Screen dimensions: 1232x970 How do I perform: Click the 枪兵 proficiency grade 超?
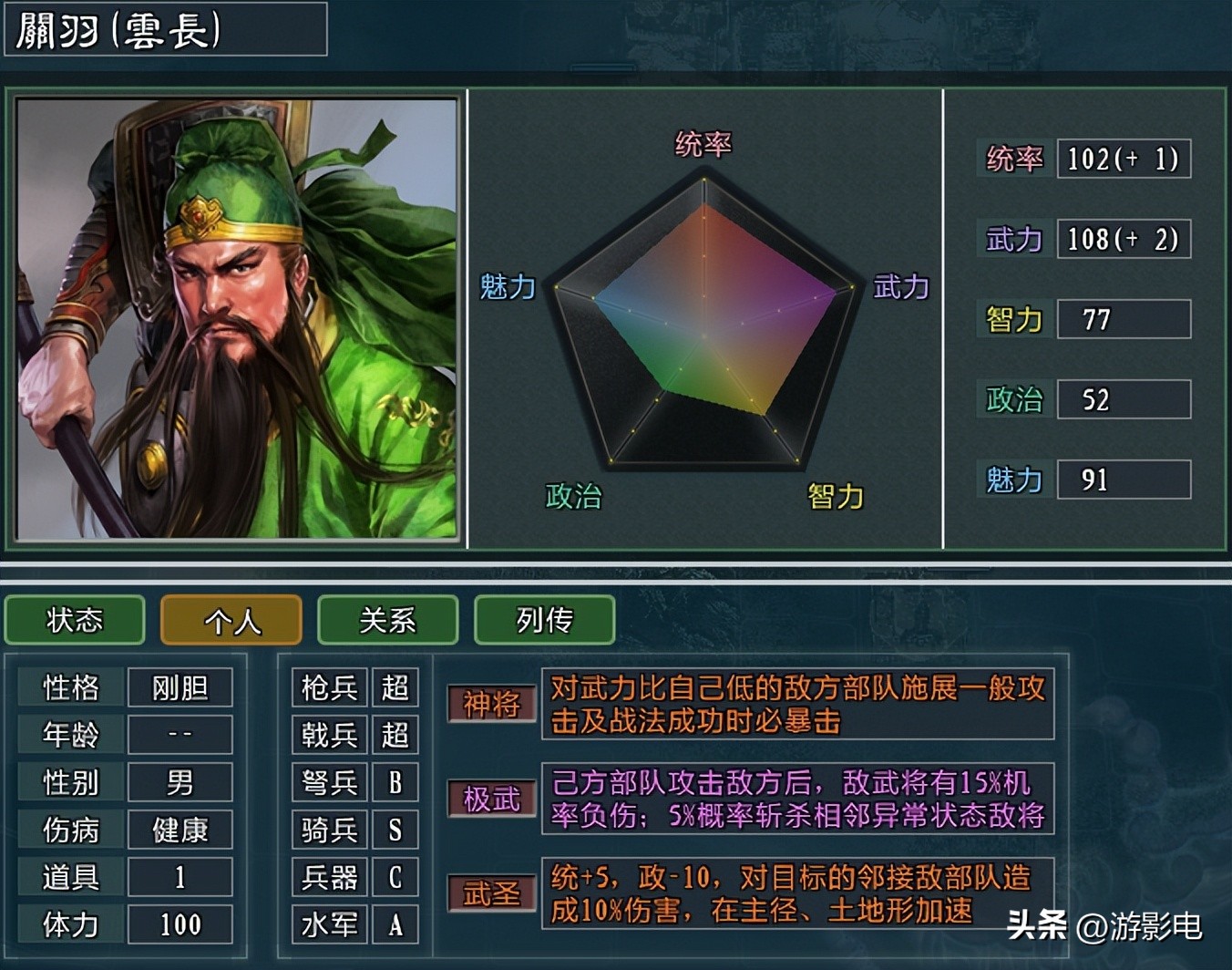(395, 687)
